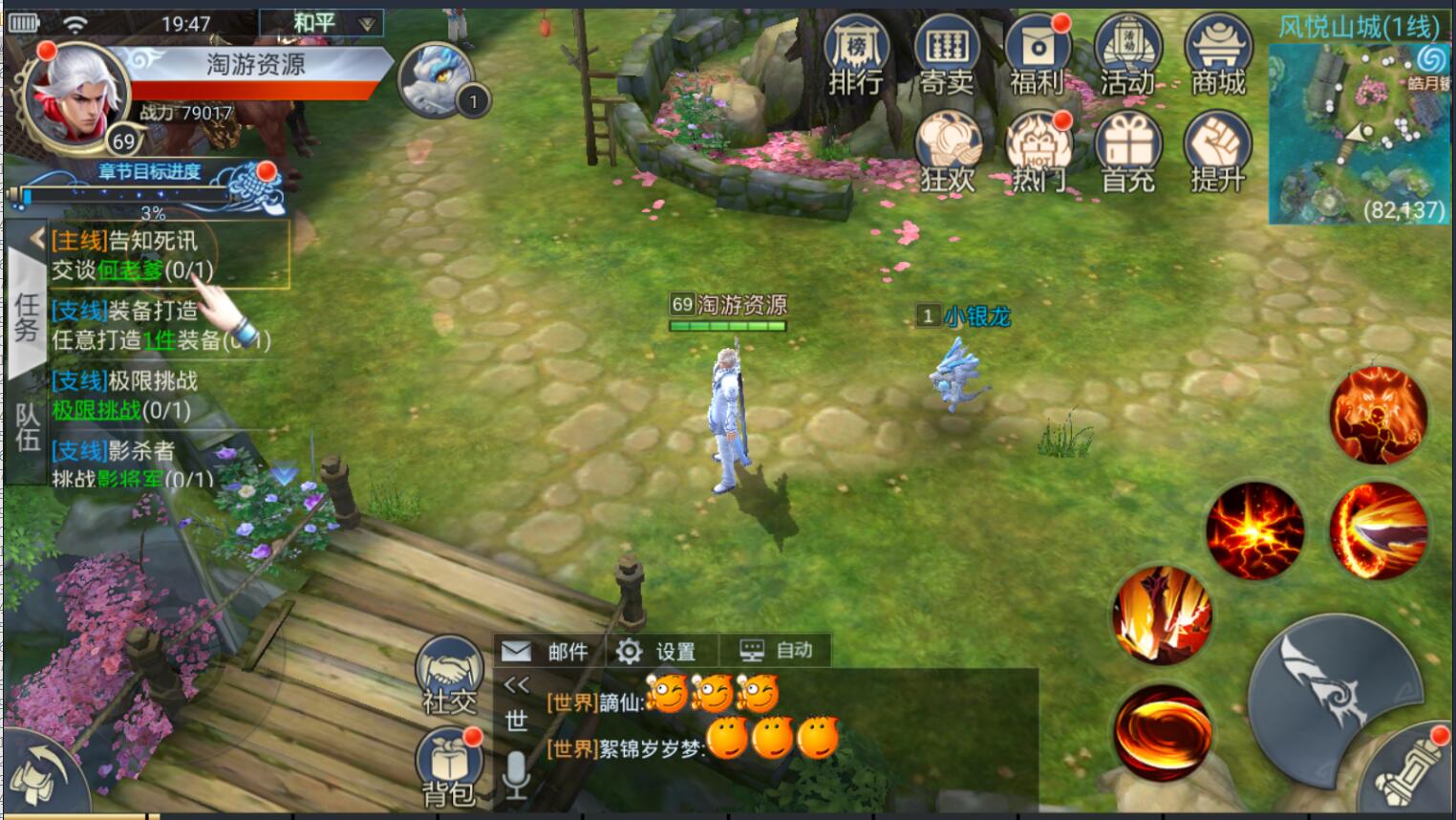1456x820 pixels.
Task: Toggle 自动 auto-battle mode
Action: pos(777,652)
